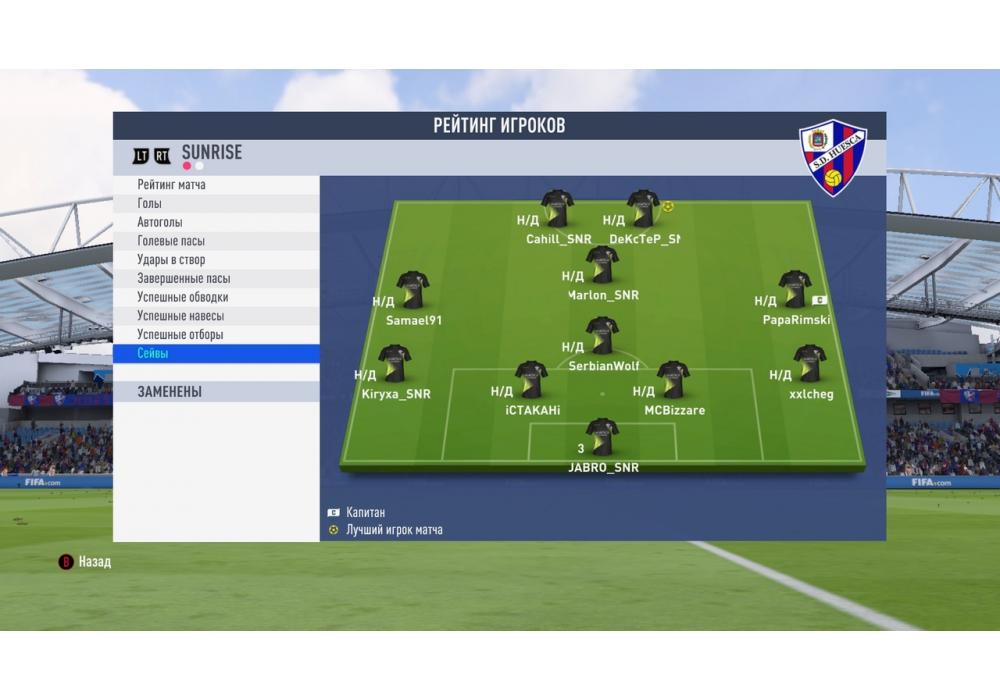Select defender MCBizzare on the pitch
The image size is (1000, 700).
pyautogui.click(x=672, y=380)
